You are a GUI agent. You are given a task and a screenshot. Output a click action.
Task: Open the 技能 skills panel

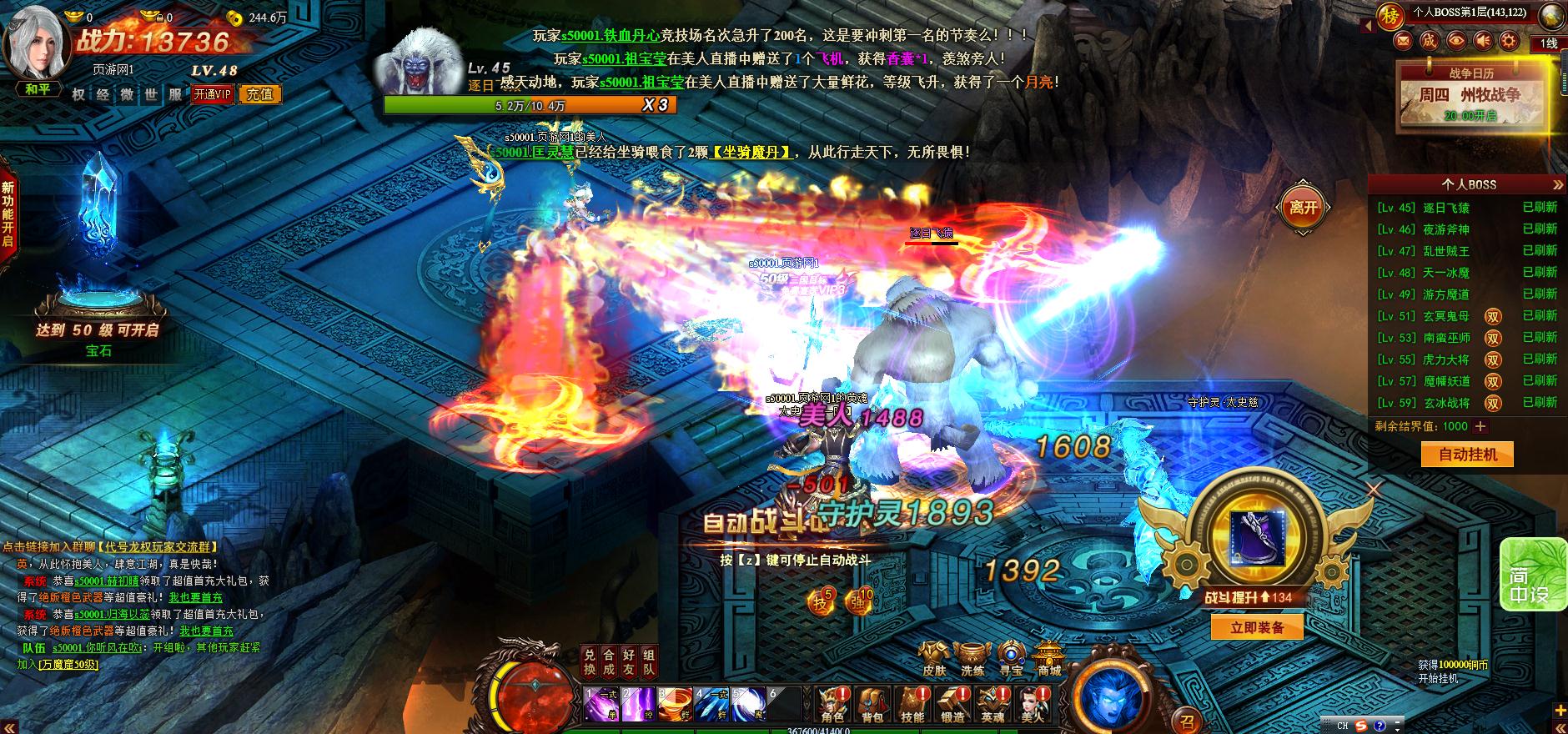click(x=912, y=705)
